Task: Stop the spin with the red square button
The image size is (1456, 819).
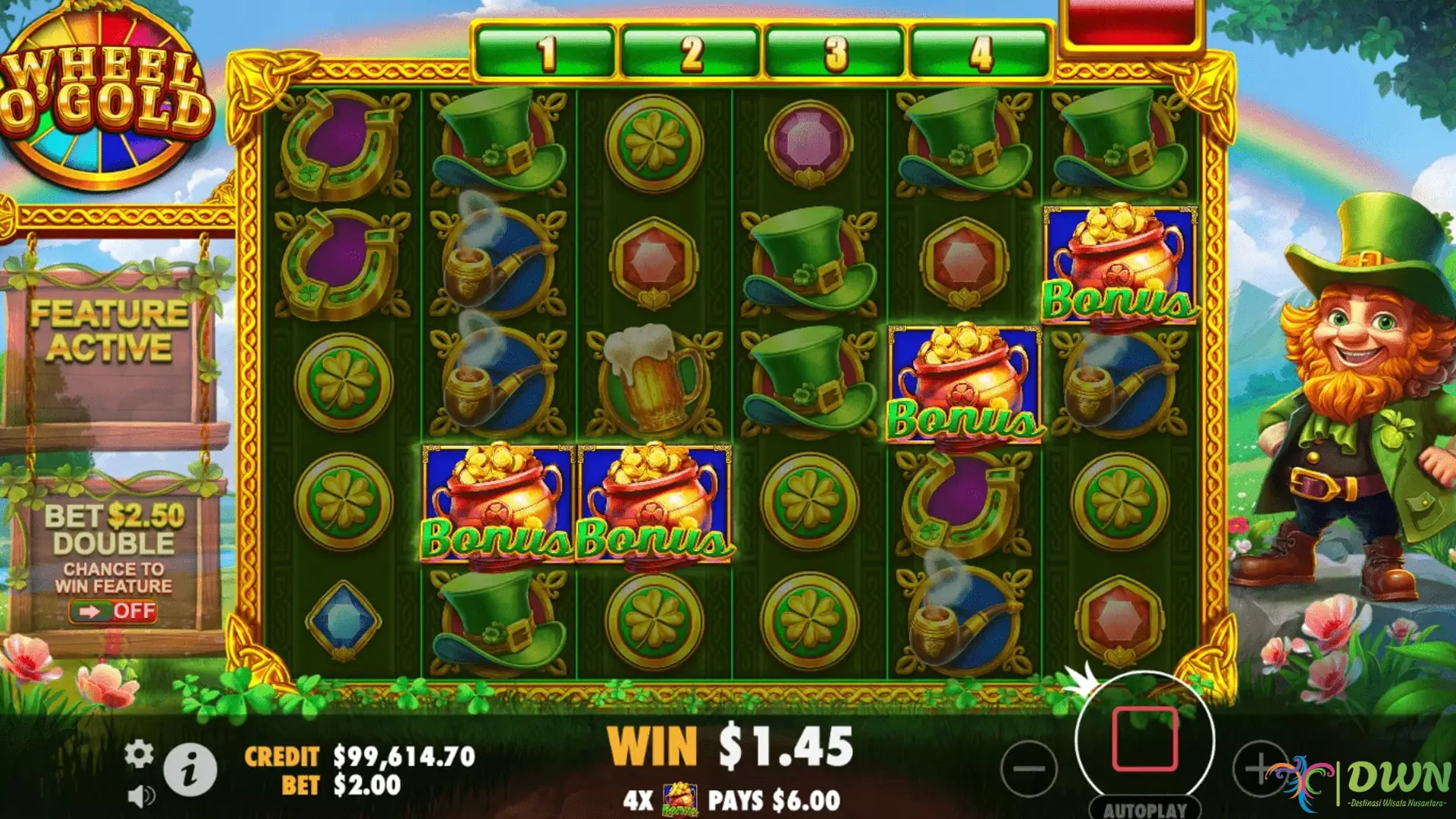Action: [1144, 739]
